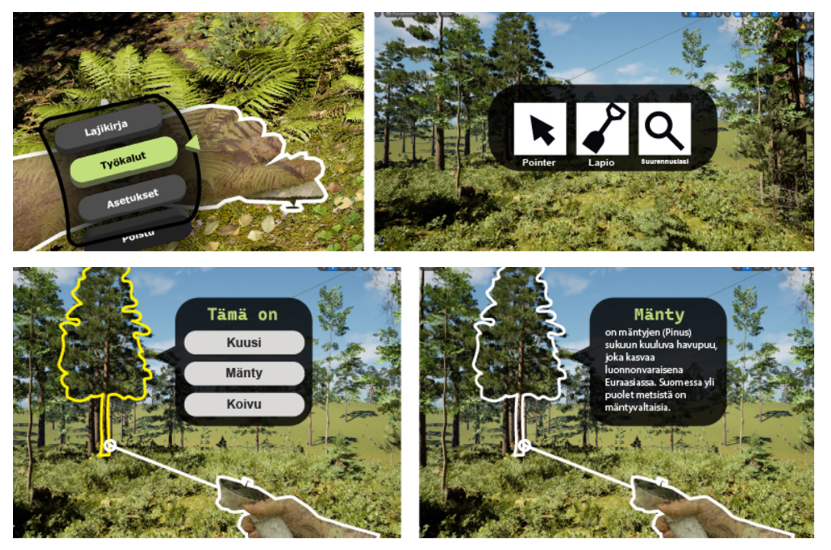The height and width of the screenshot is (550, 831).
Task: Answer Kuusi in the tree quiz
Action: point(243,342)
